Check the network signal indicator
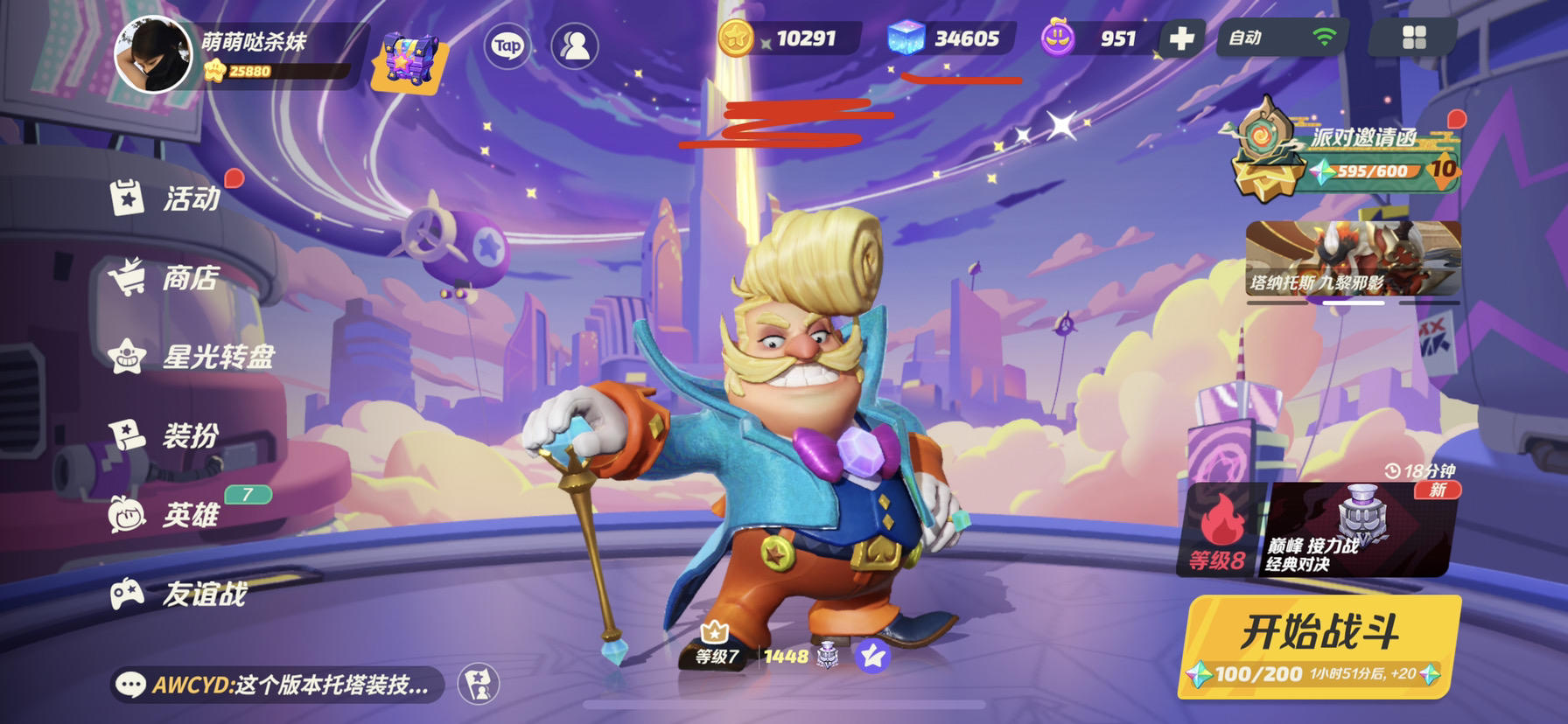This screenshot has height=724, width=1568. 1326,38
